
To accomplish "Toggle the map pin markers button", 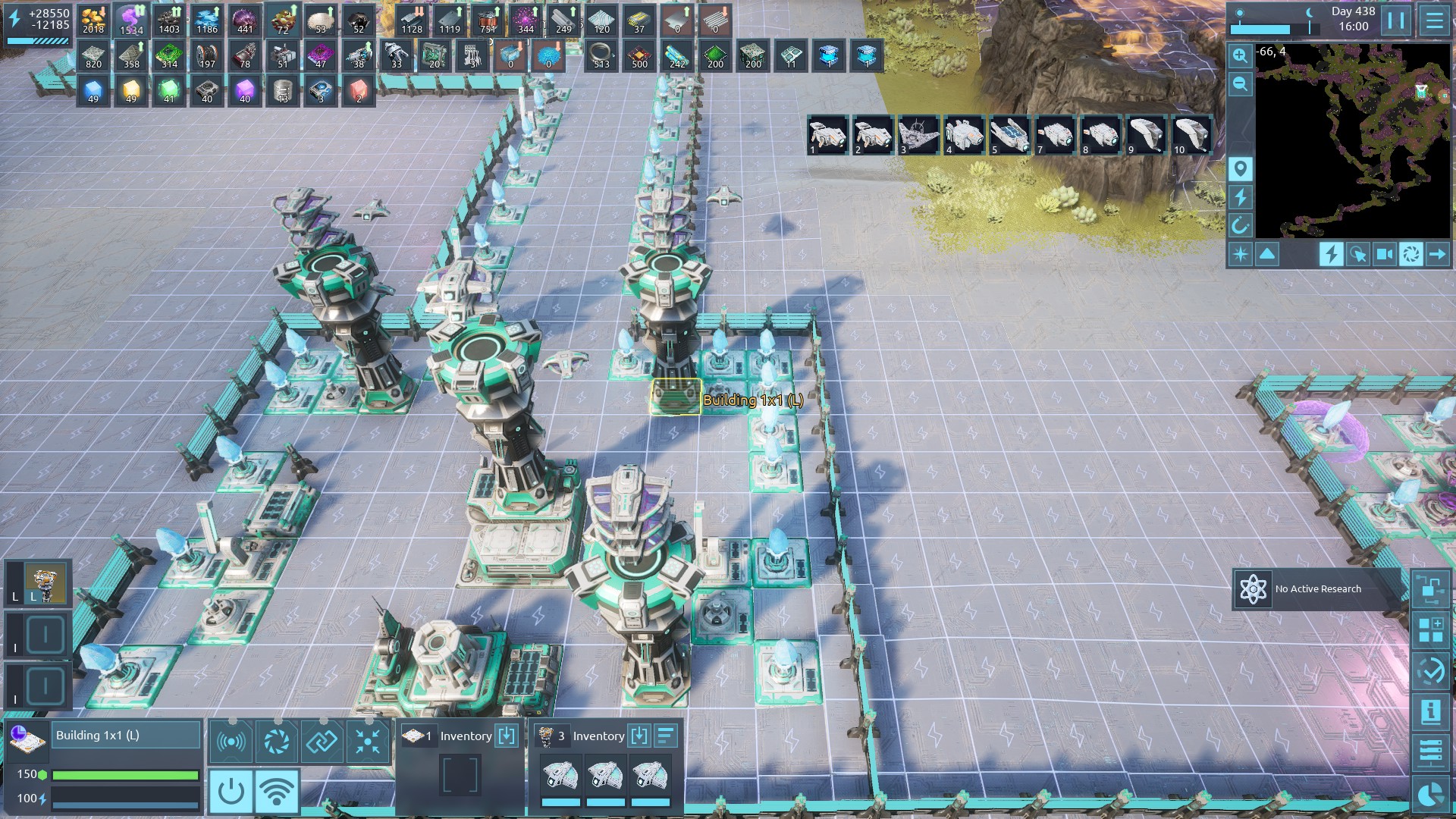I will click(1241, 169).
